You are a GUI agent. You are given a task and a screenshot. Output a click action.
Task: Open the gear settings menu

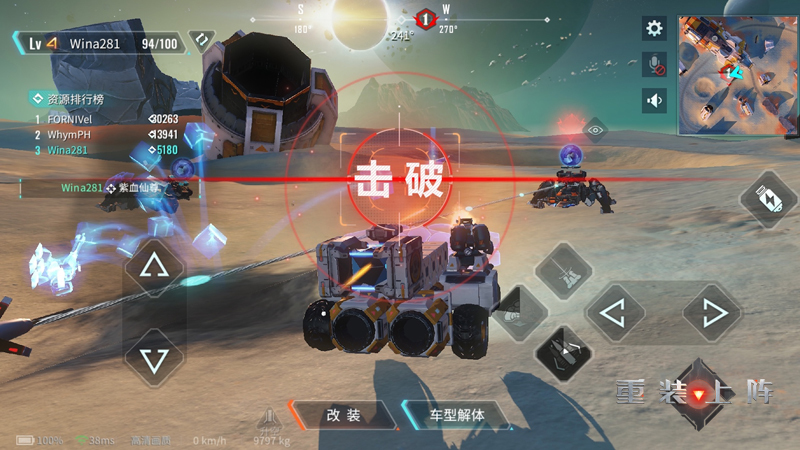pyautogui.click(x=655, y=29)
